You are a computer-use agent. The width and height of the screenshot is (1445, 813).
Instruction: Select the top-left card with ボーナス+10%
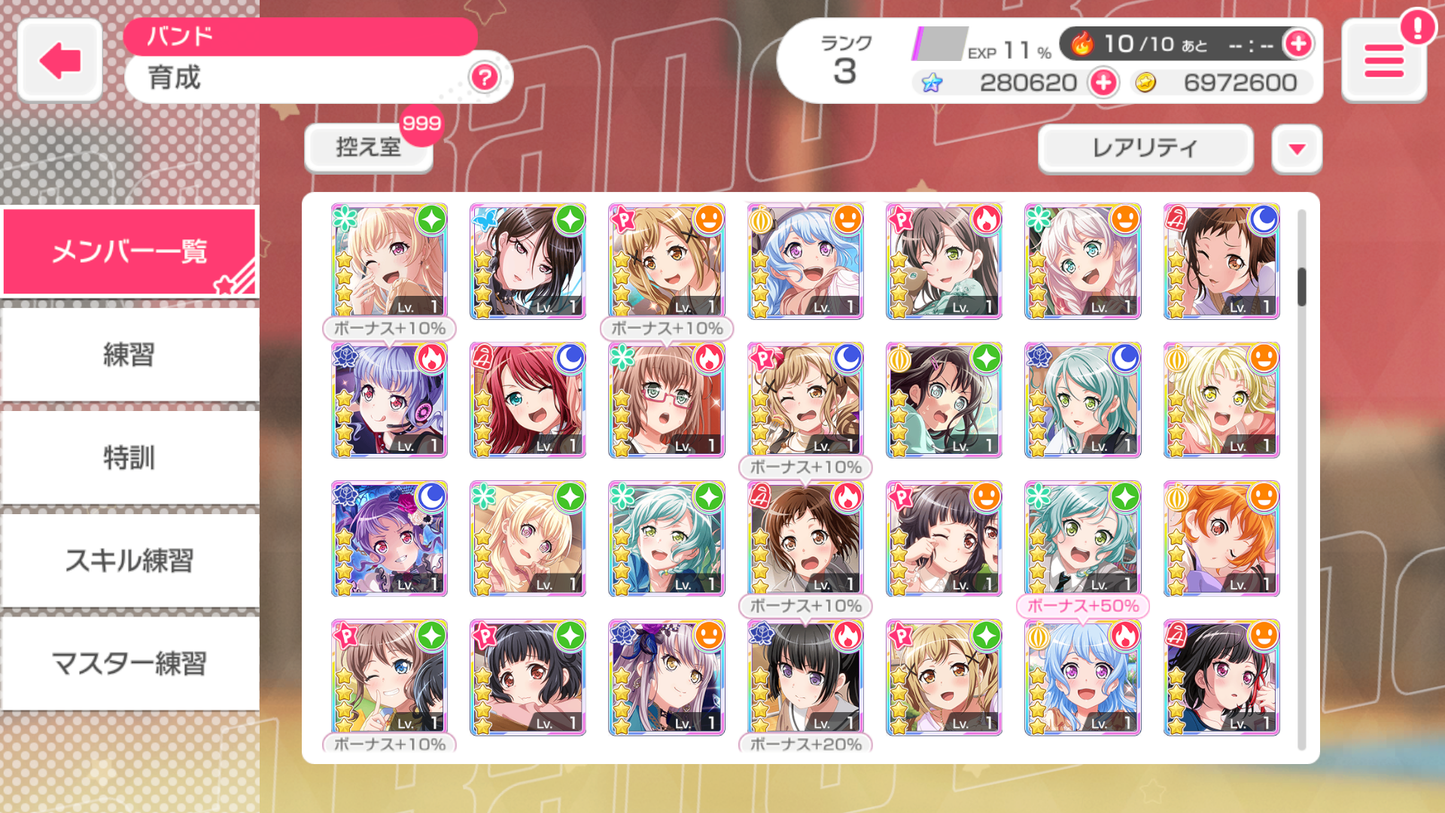[389, 261]
